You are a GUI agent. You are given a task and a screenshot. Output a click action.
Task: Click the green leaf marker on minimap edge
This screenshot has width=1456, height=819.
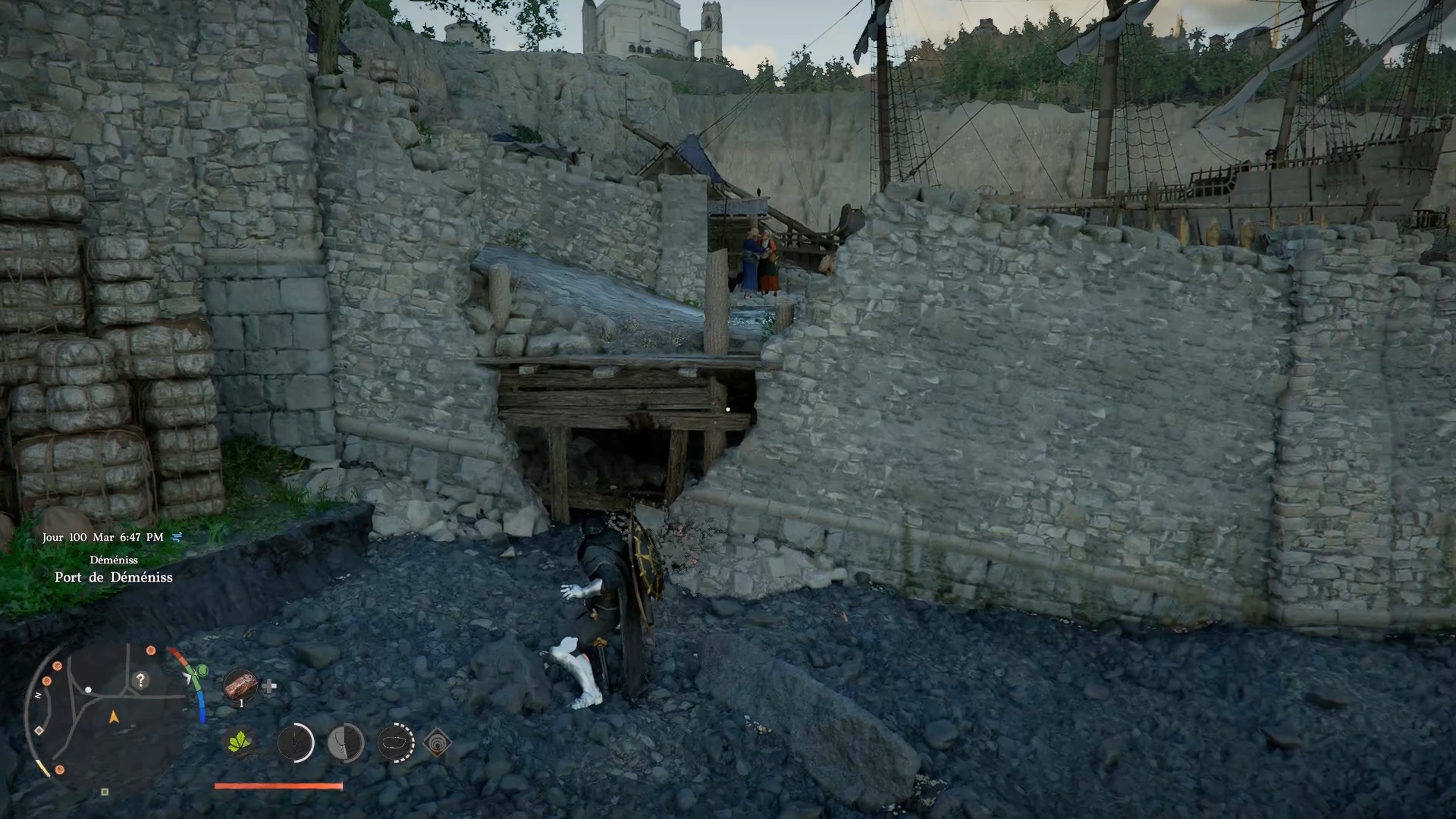[x=202, y=670]
